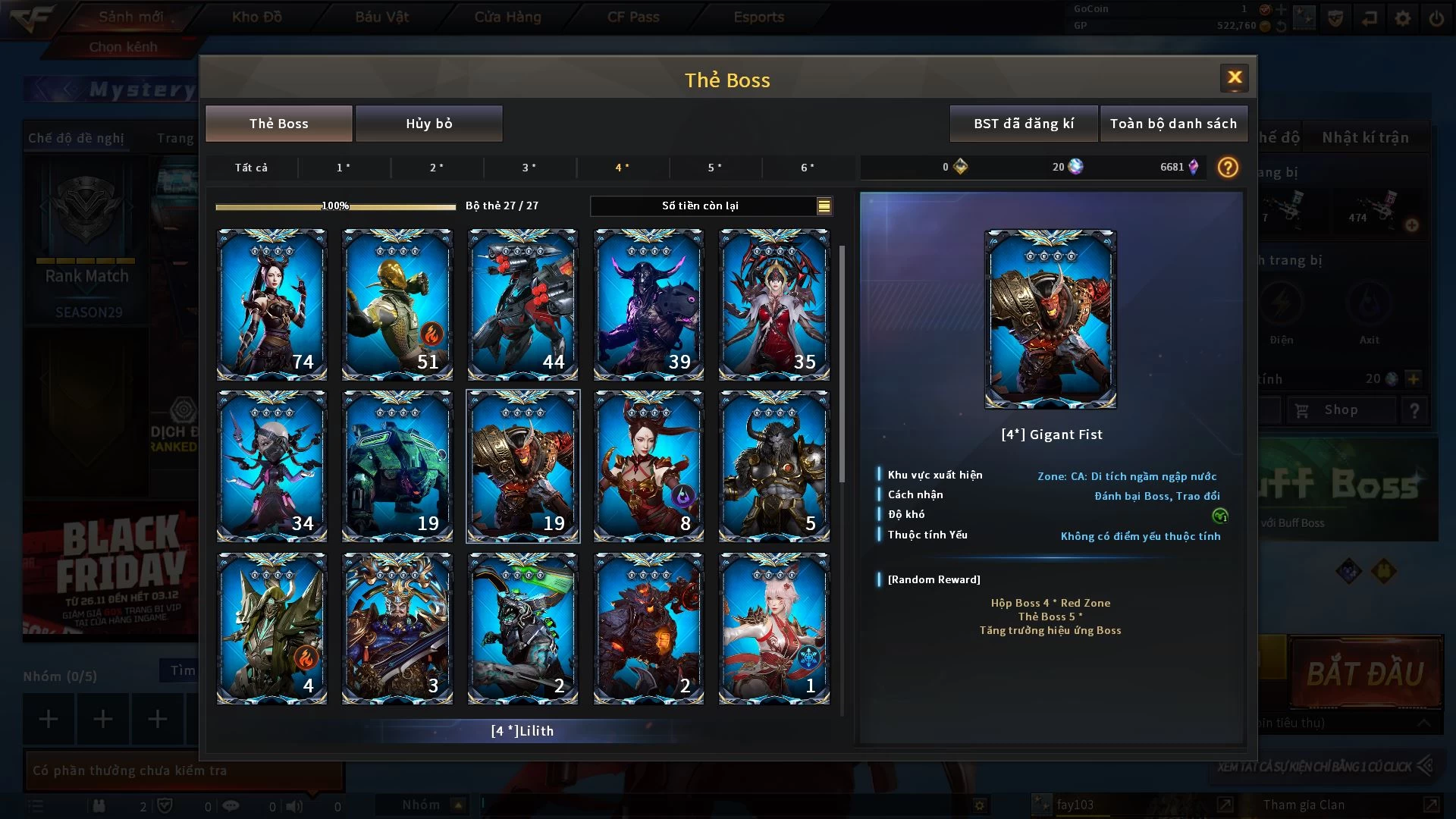Pick the golden boss card numbered 51

(397, 304)
